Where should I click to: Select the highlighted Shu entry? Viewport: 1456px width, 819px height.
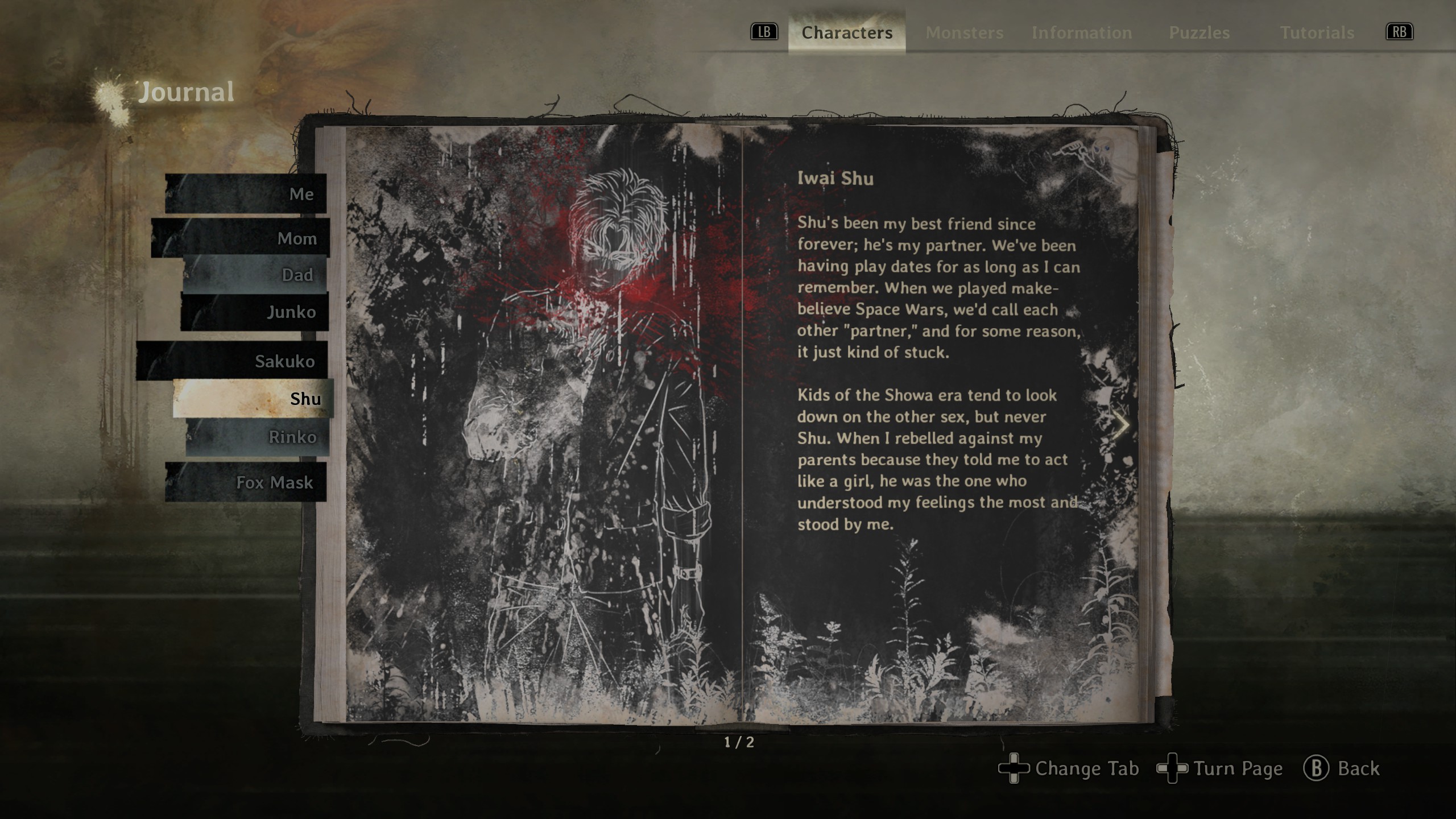coord(253,399)
